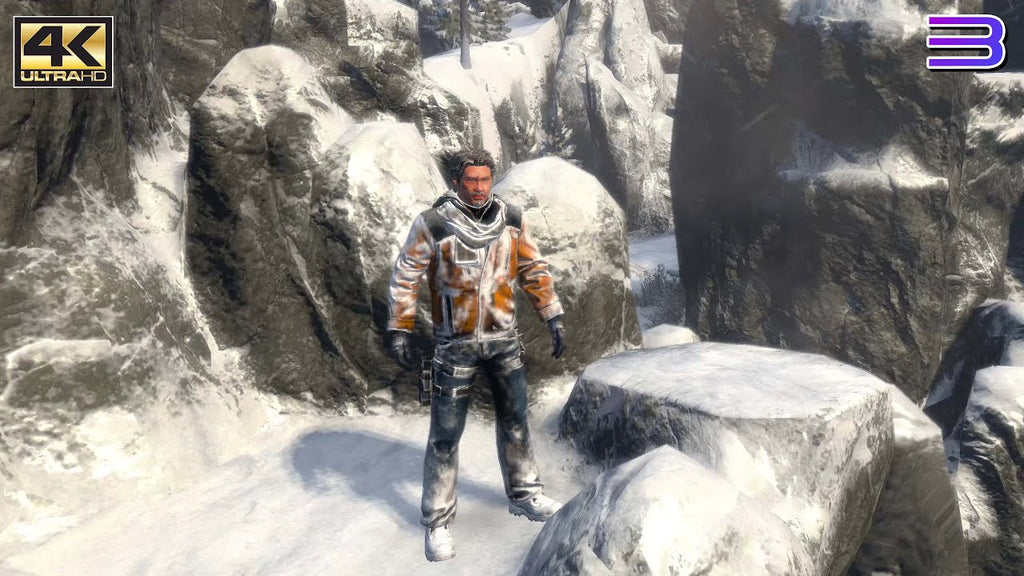The image size is (1024, 576).
Task: Click the purple RPCS3 emulator logo
Action: [965, 42]
